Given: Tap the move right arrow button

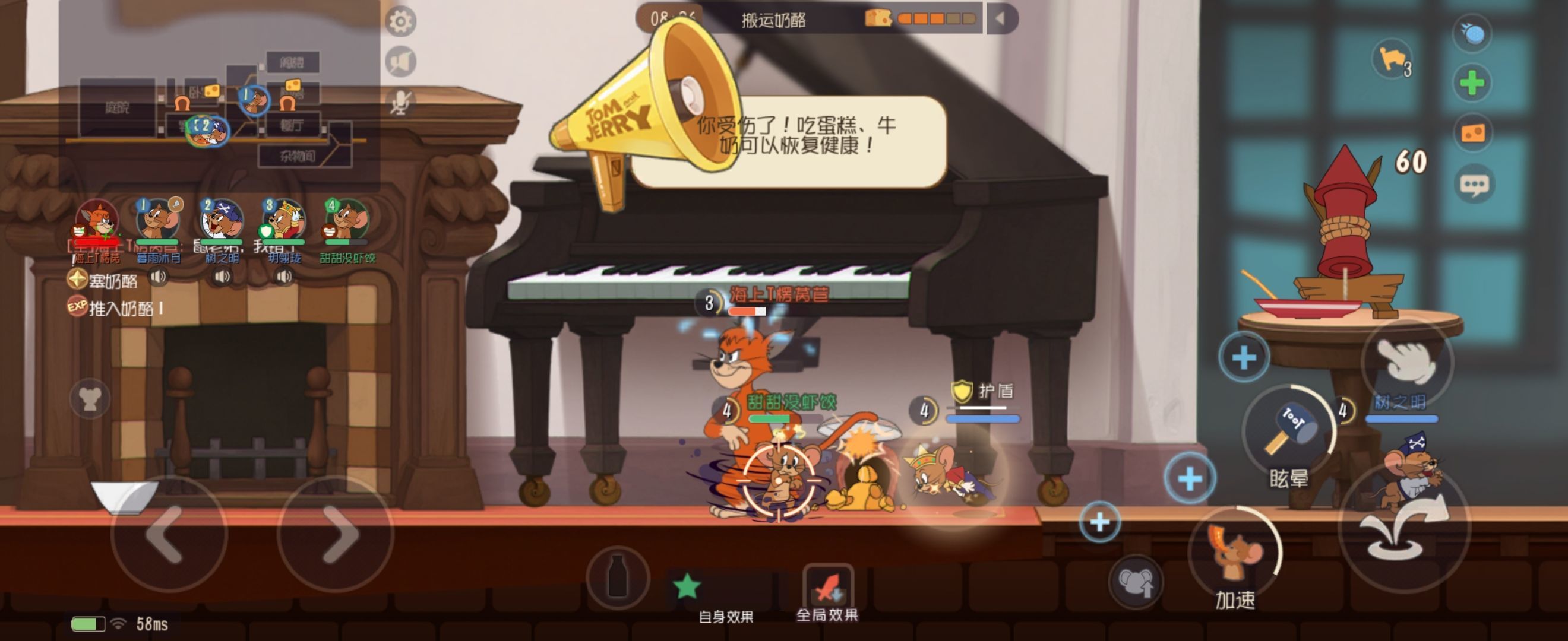Looking at the screenshot, I should (x=336, y=534).
